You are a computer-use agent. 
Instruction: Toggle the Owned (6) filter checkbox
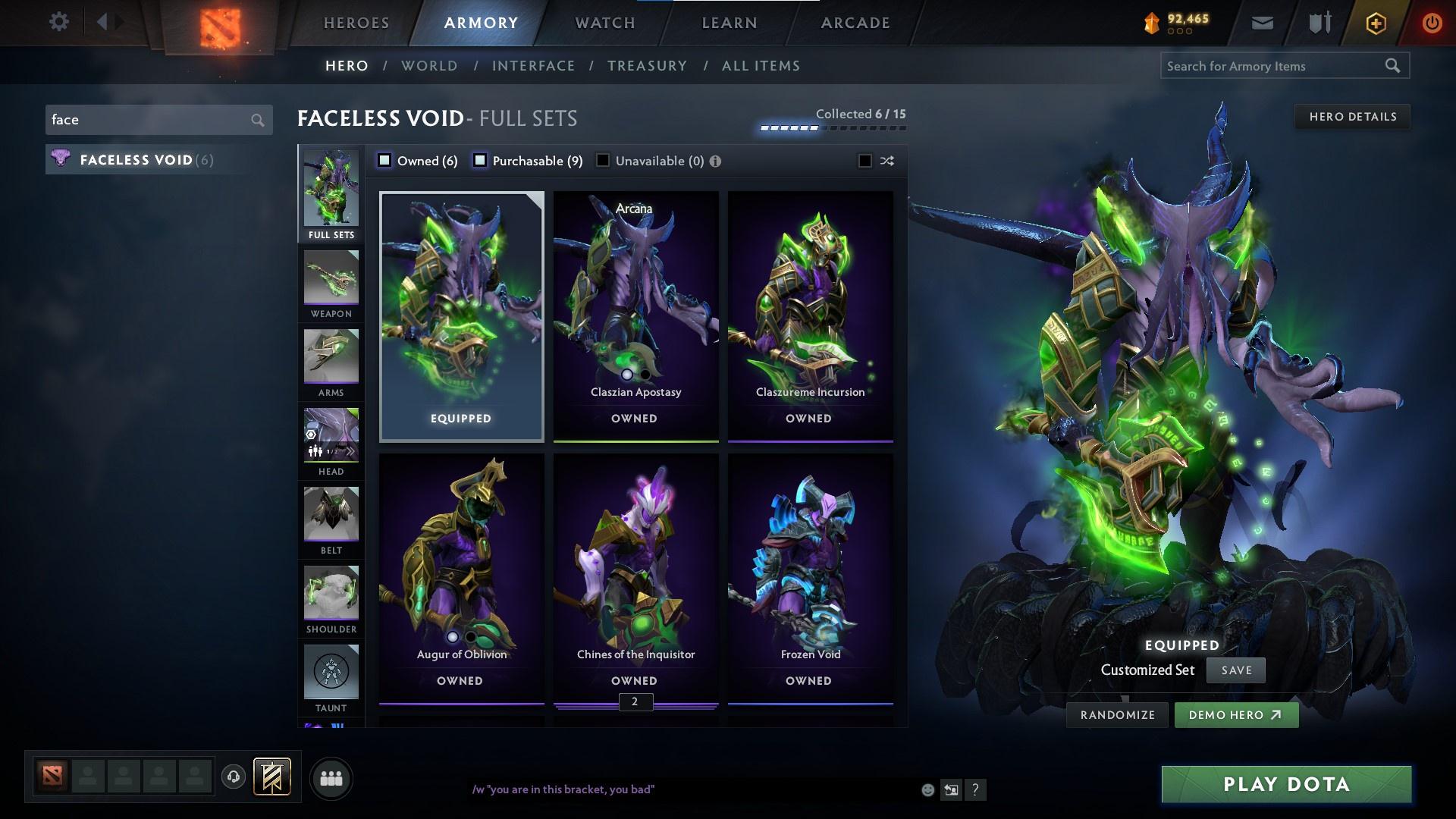point(385,161)
